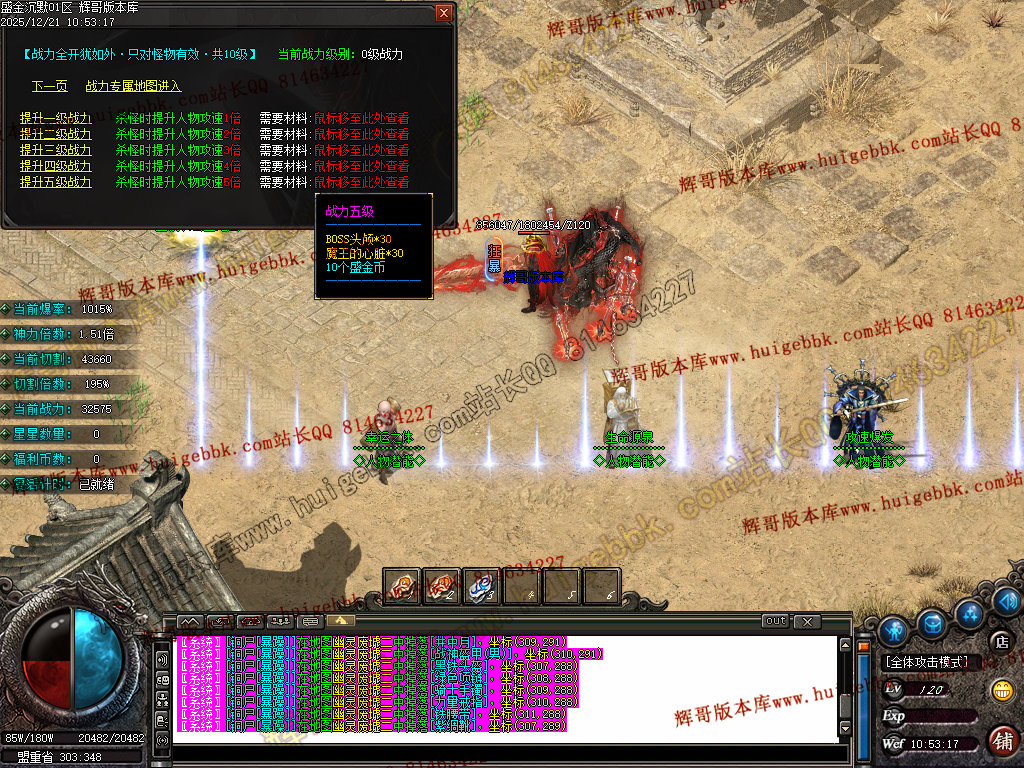
Task: Select 提升四级战力 upgrade
Action: (55, 166)
